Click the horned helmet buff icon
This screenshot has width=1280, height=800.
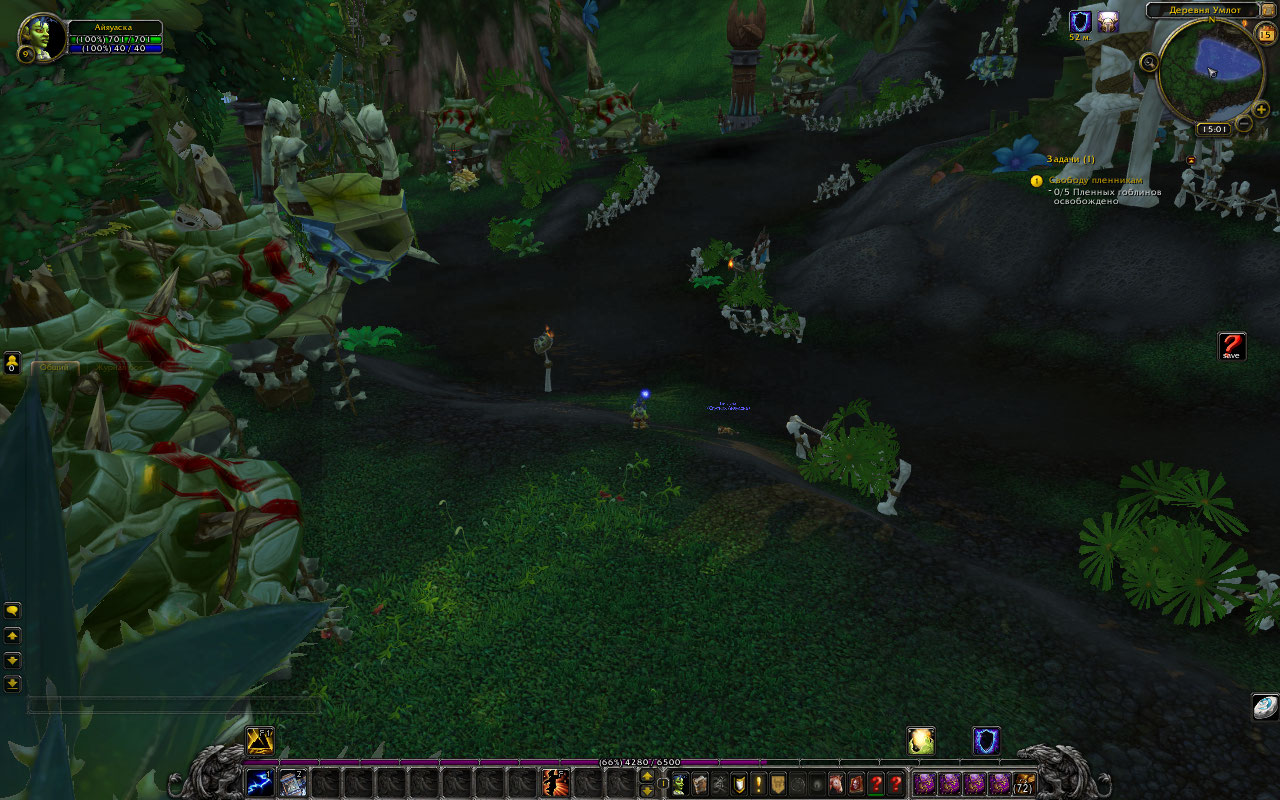coord(1107,21)
